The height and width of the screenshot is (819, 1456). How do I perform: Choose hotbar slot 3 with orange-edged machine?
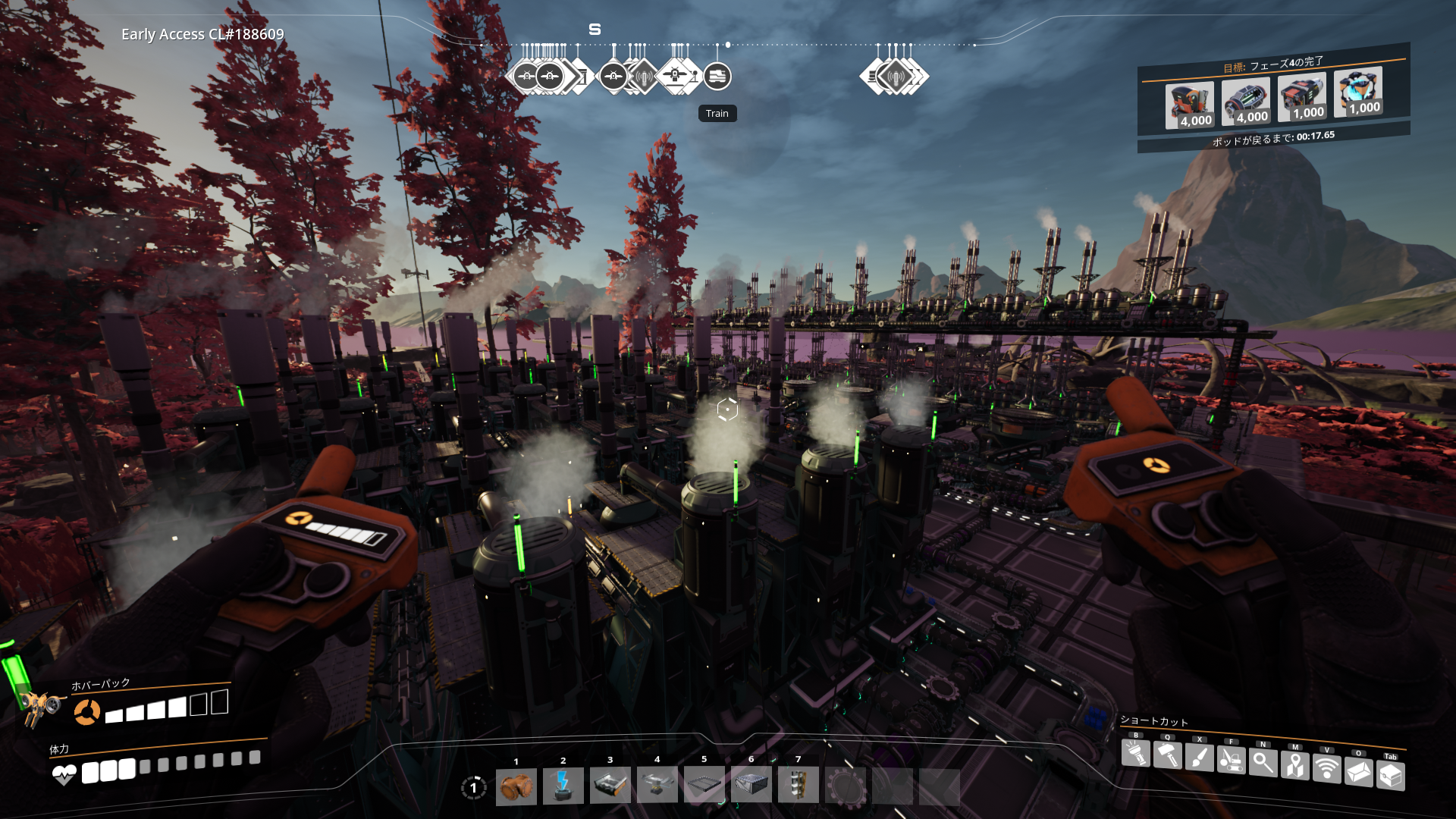coord(610,786)
